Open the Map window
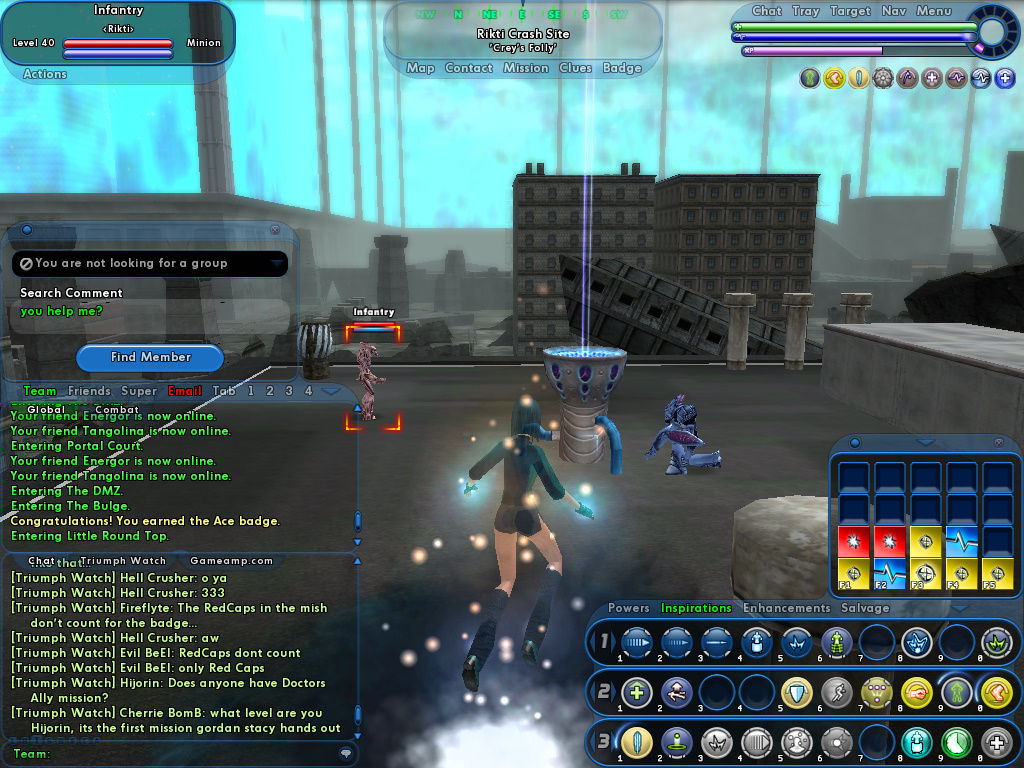Screen dimensions: 1024x768 [420, 68]
